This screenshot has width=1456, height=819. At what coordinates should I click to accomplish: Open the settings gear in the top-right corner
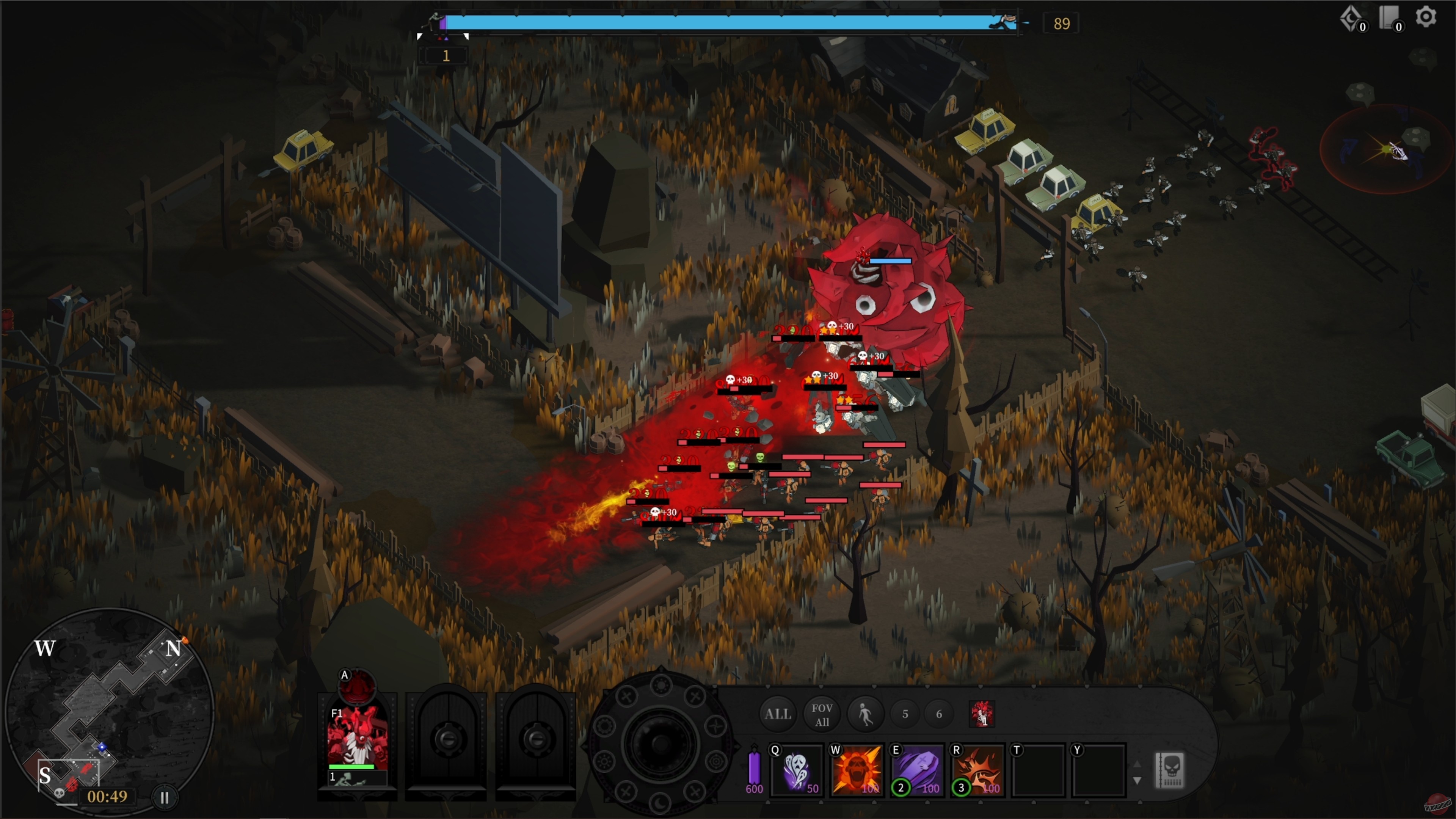tap(1426, 17)
